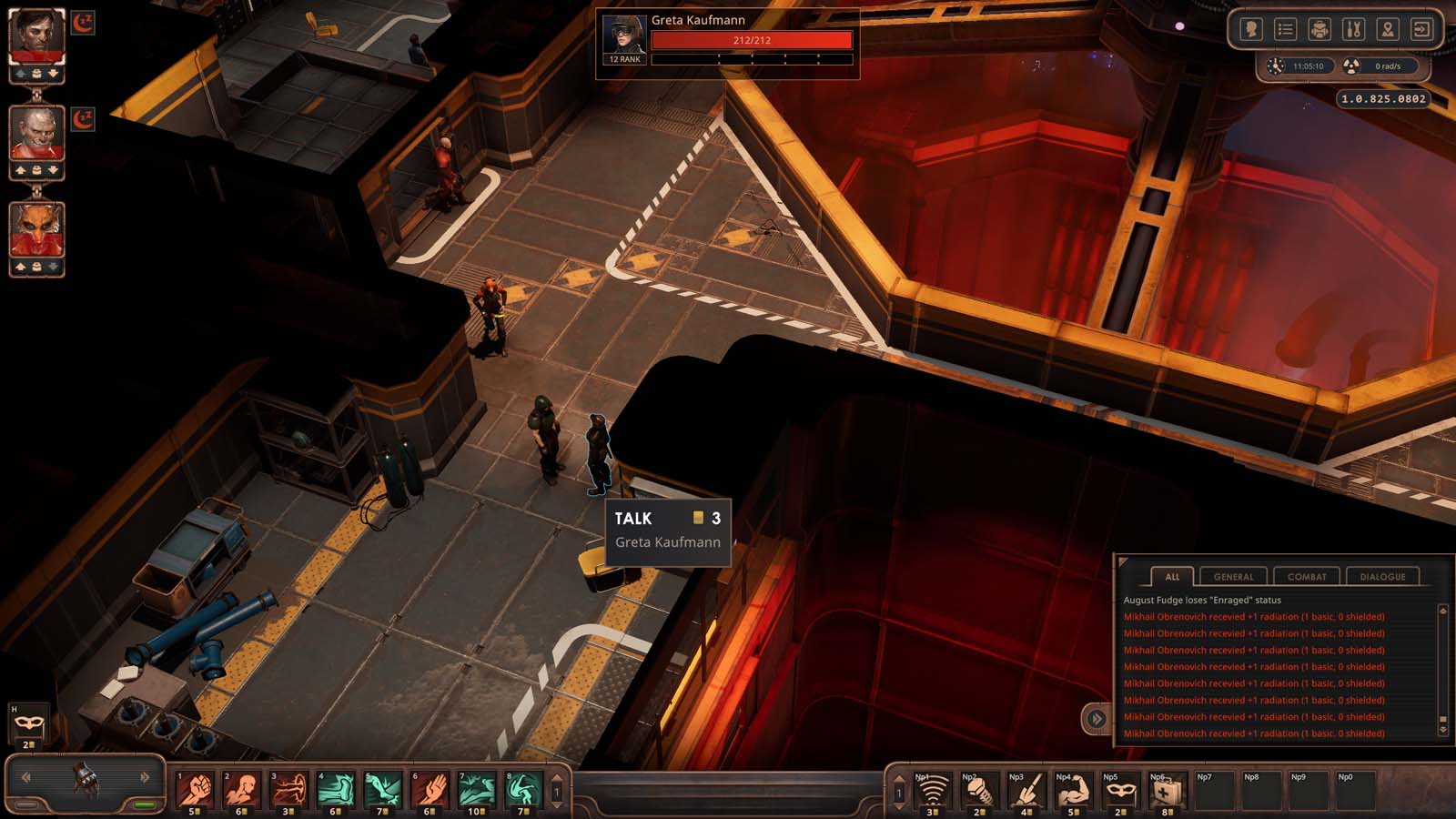Image resolution: width=1456 pixels, height=819 pixels.
Task: Open the map marker icon
Action: [1387, 30]
